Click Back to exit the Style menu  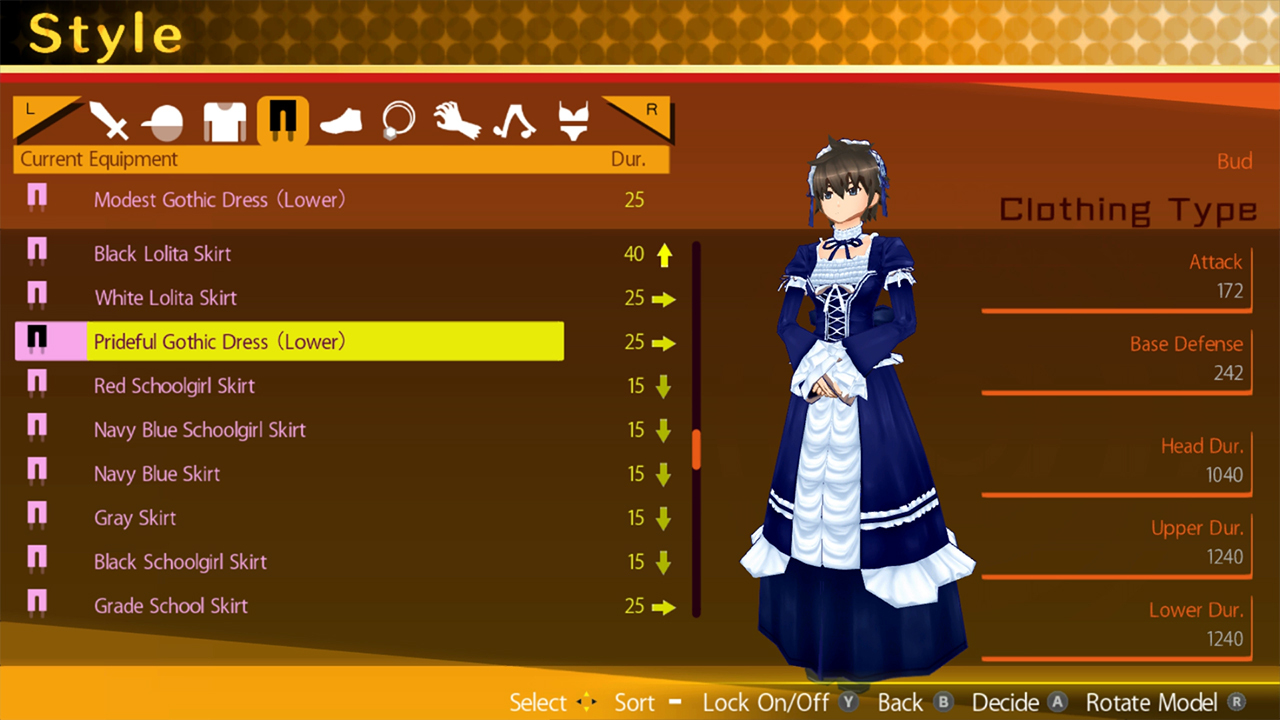tap(903, 702)
